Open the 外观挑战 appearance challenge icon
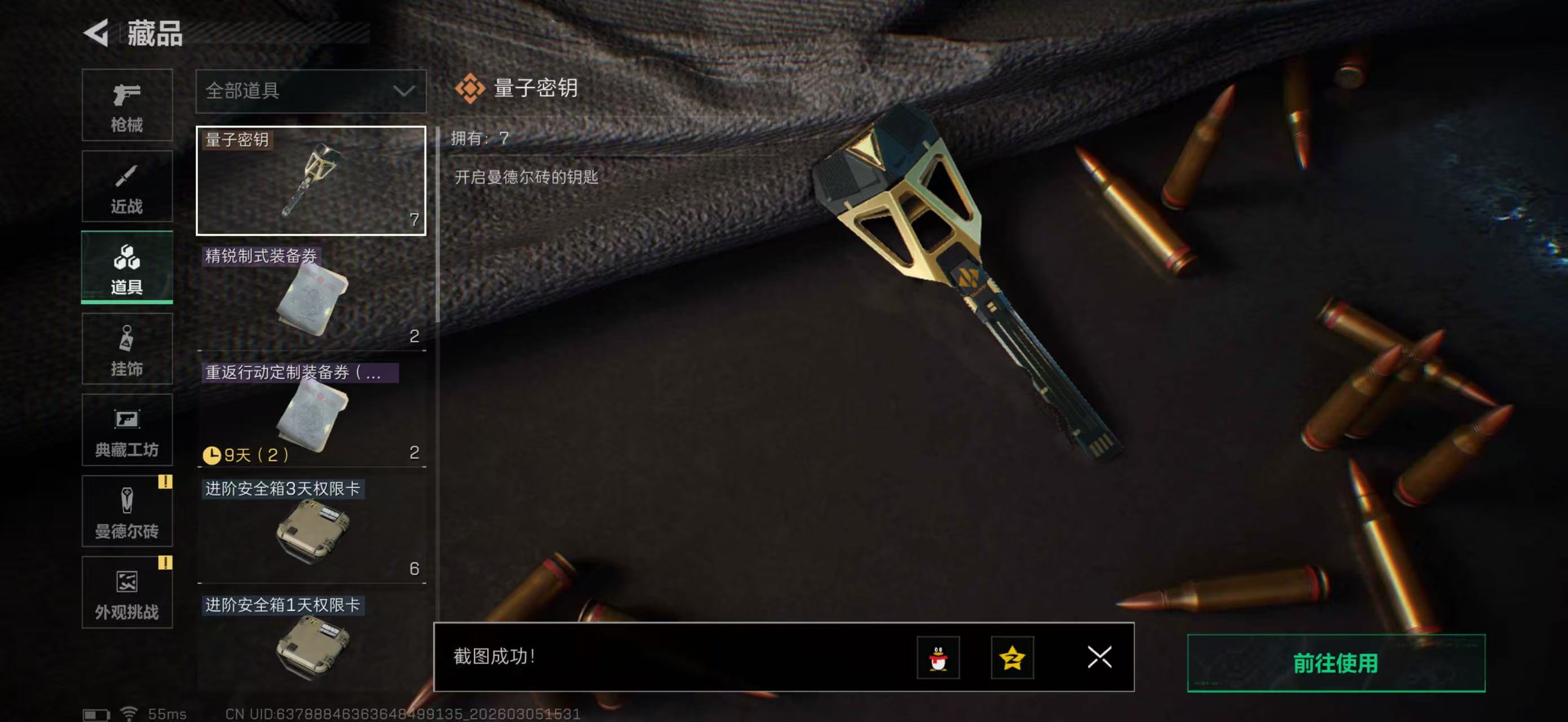 pos(127,592)
